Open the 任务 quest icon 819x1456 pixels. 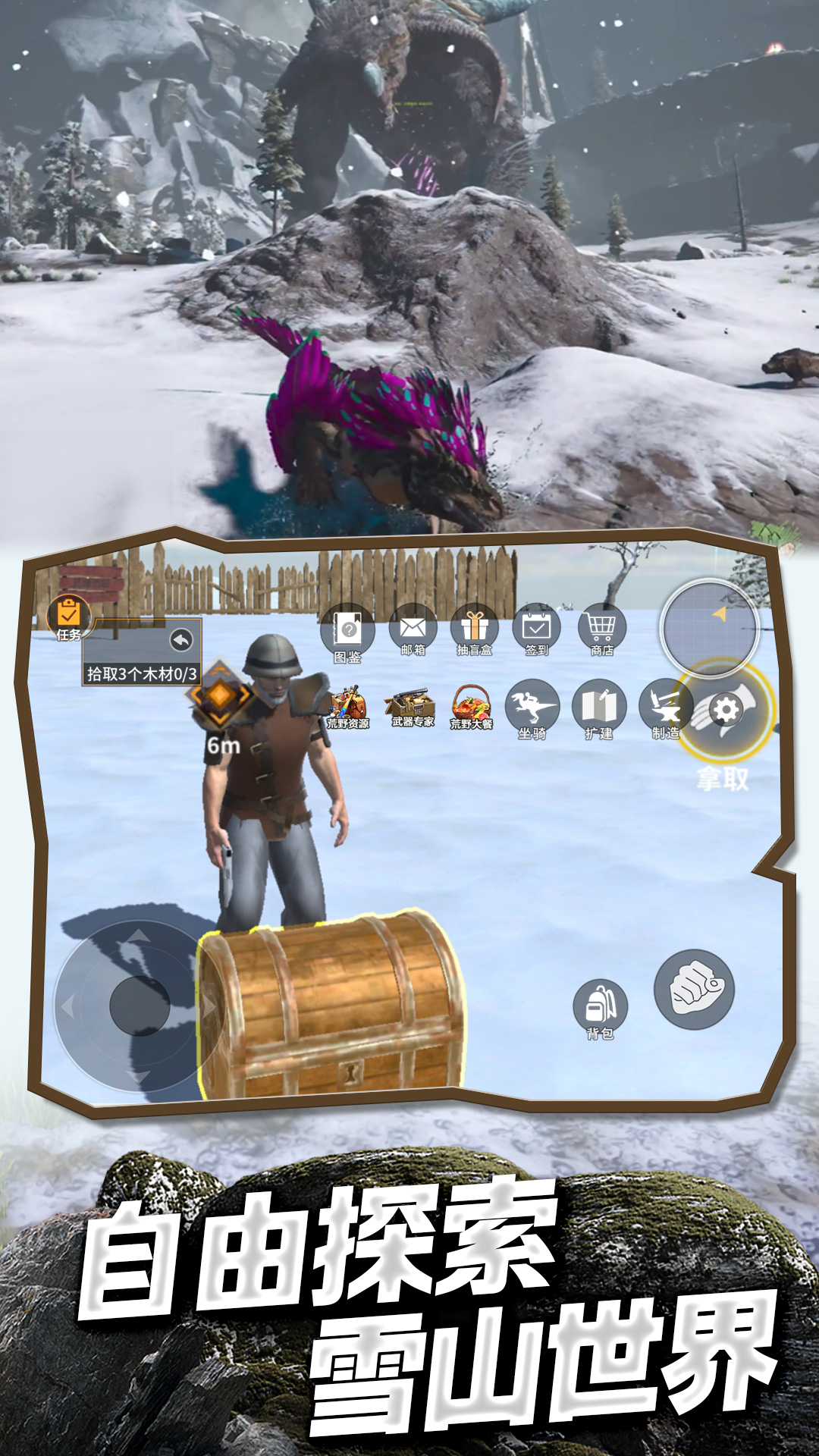68,618
